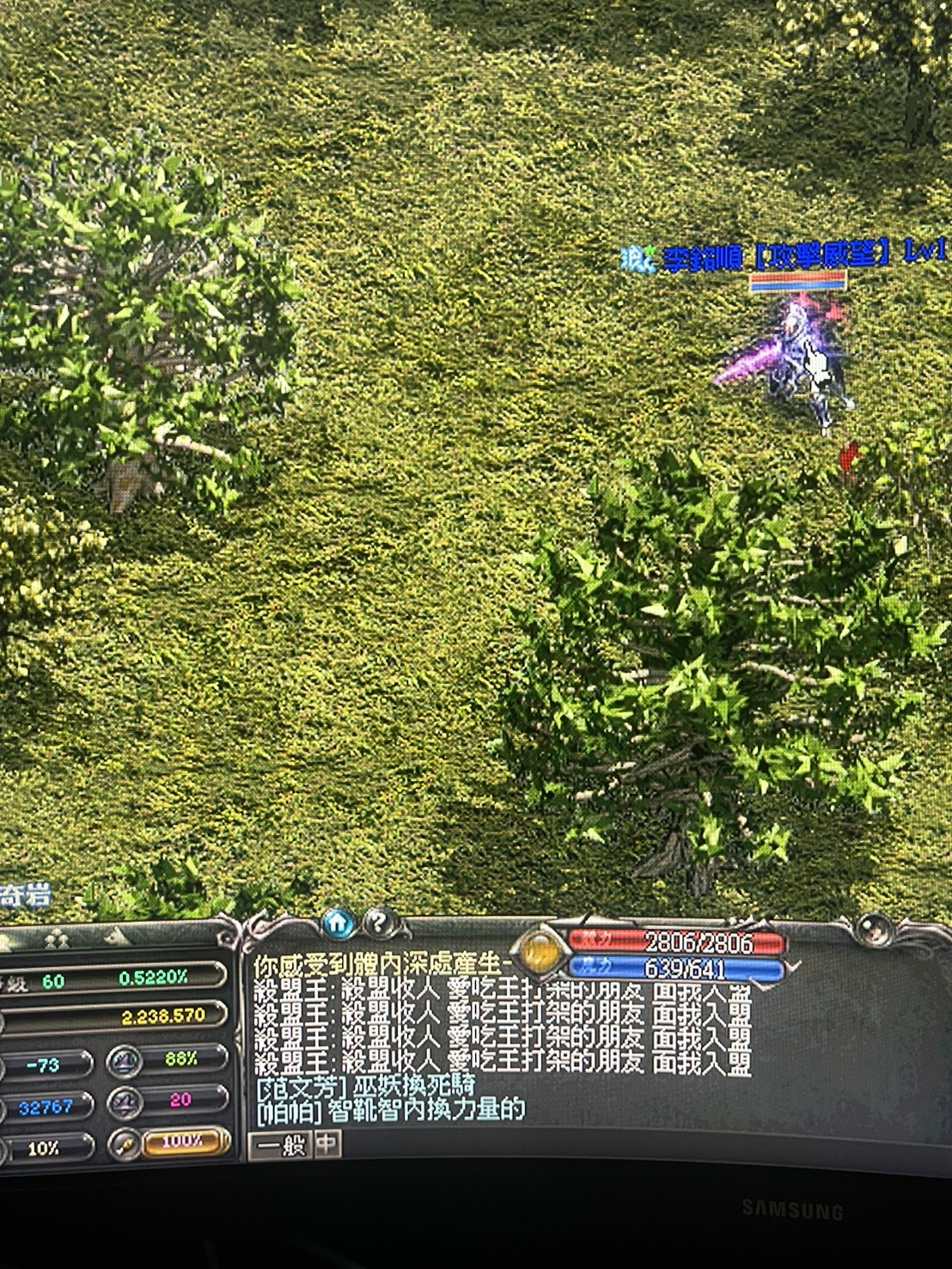The height and width of the screenshot is (1269, 952).
Task: Click the icon beside the pink 20 value
Action: [125, 1101]
